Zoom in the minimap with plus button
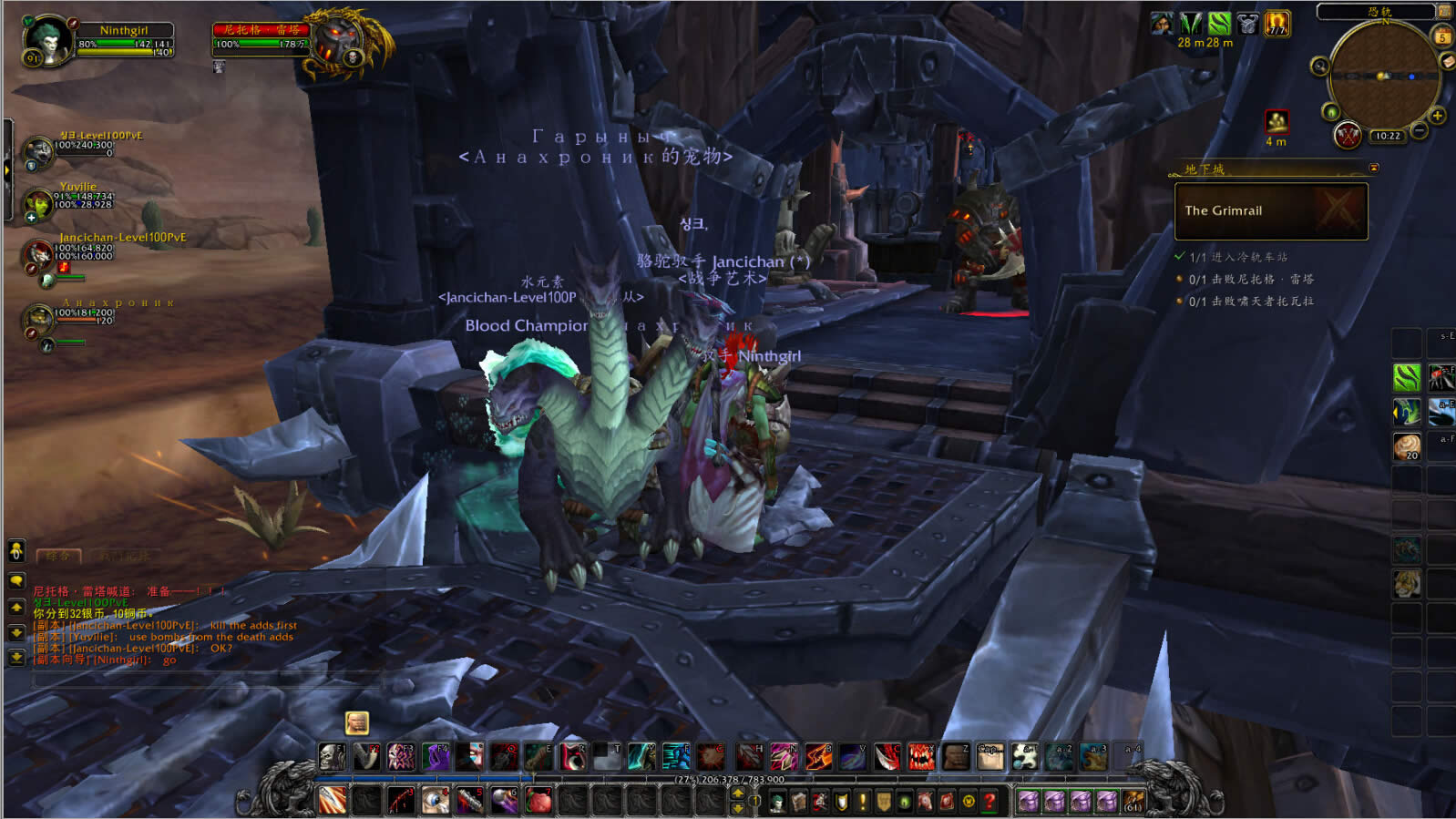Image resolution: width=1456 pixels, height=819 pixels. tap(1437, 116)
